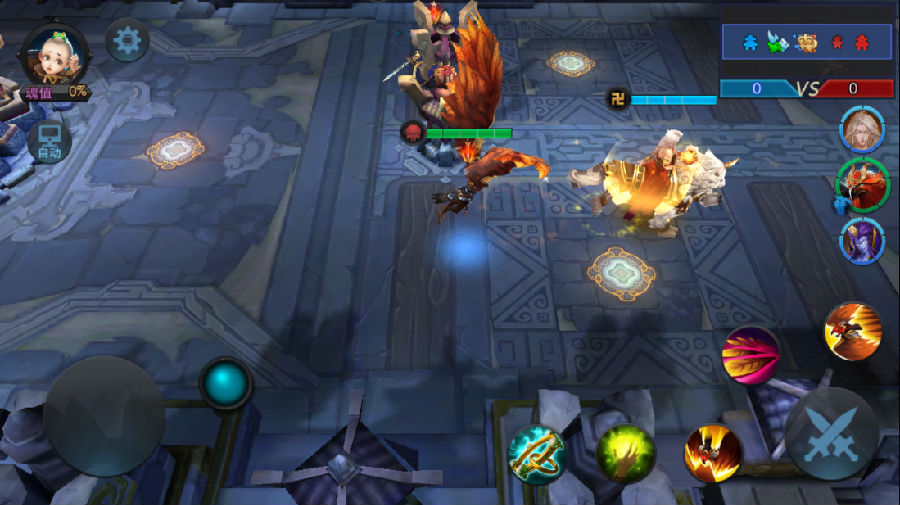This screenshot has height=505, width=900.
Task: Tap the virtual movement joystick pad
Action: (103, 416)
